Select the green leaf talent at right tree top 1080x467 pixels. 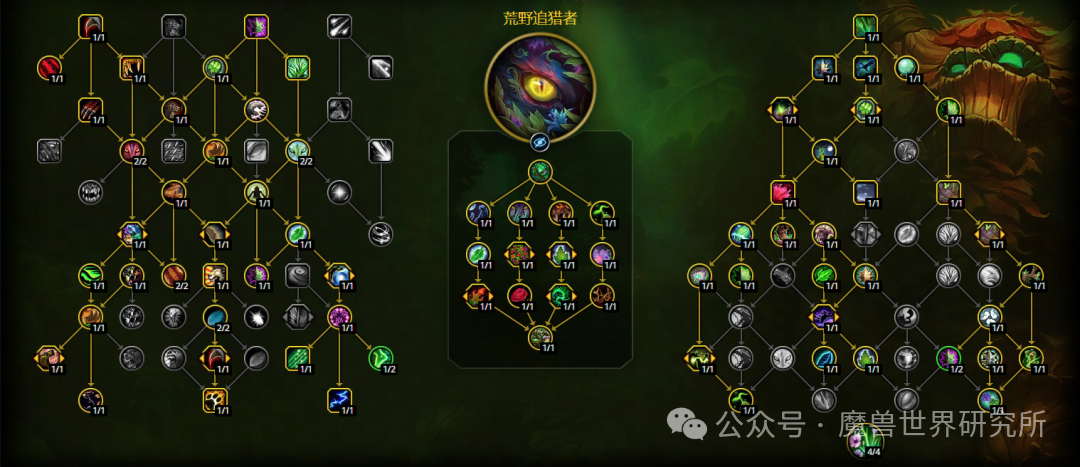866,25
